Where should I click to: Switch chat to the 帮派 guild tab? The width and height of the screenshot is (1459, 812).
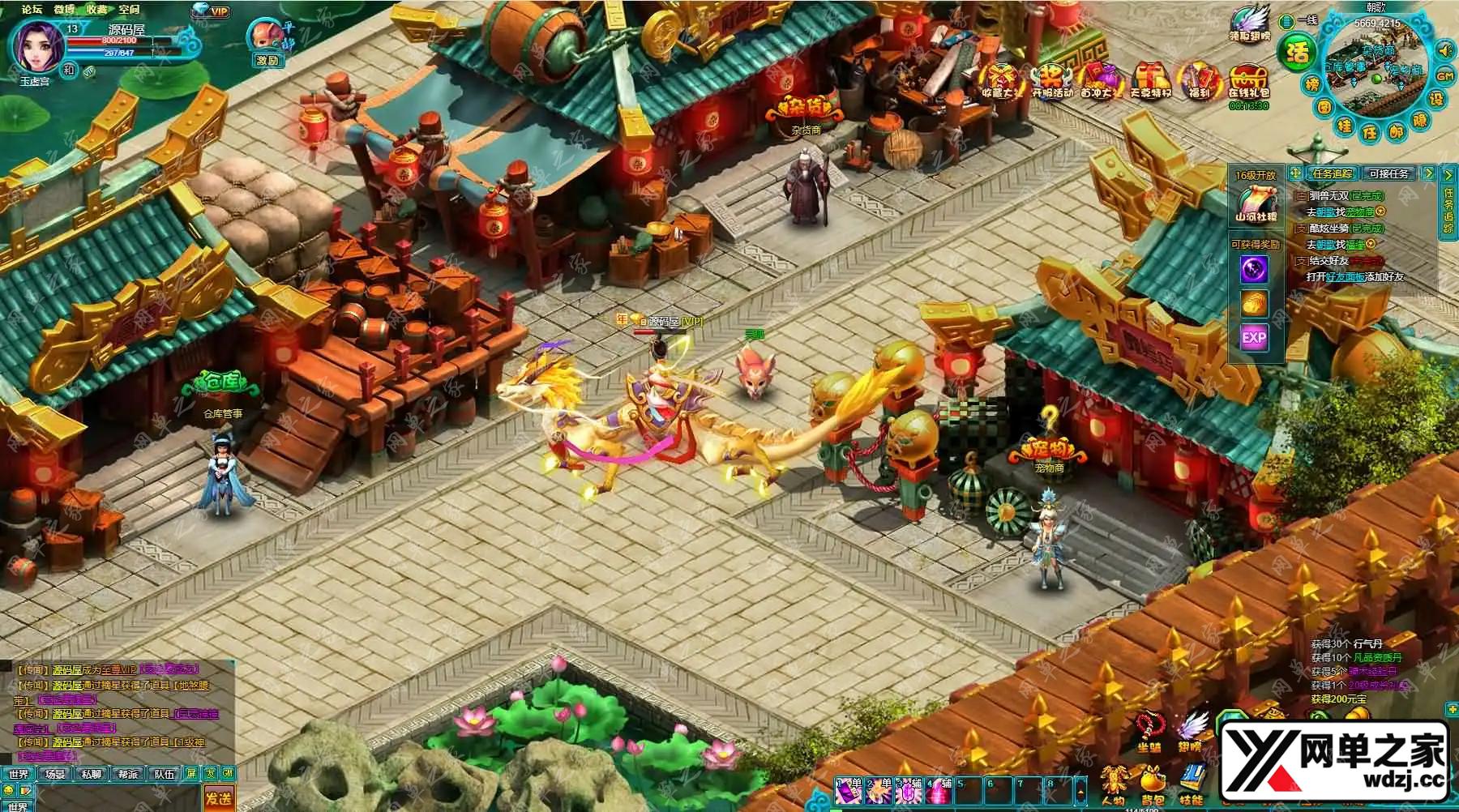128,774
